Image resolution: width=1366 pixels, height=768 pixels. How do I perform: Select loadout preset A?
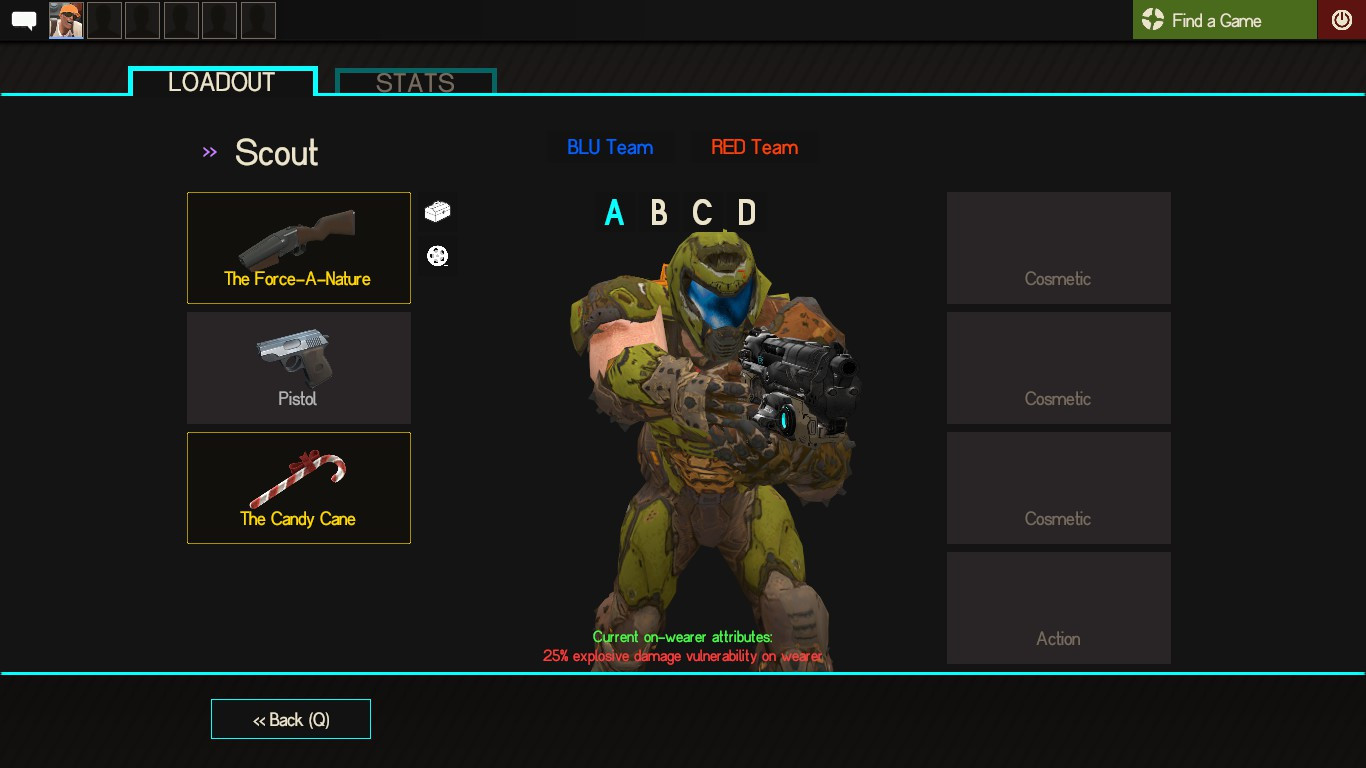[x=614, y=212]
